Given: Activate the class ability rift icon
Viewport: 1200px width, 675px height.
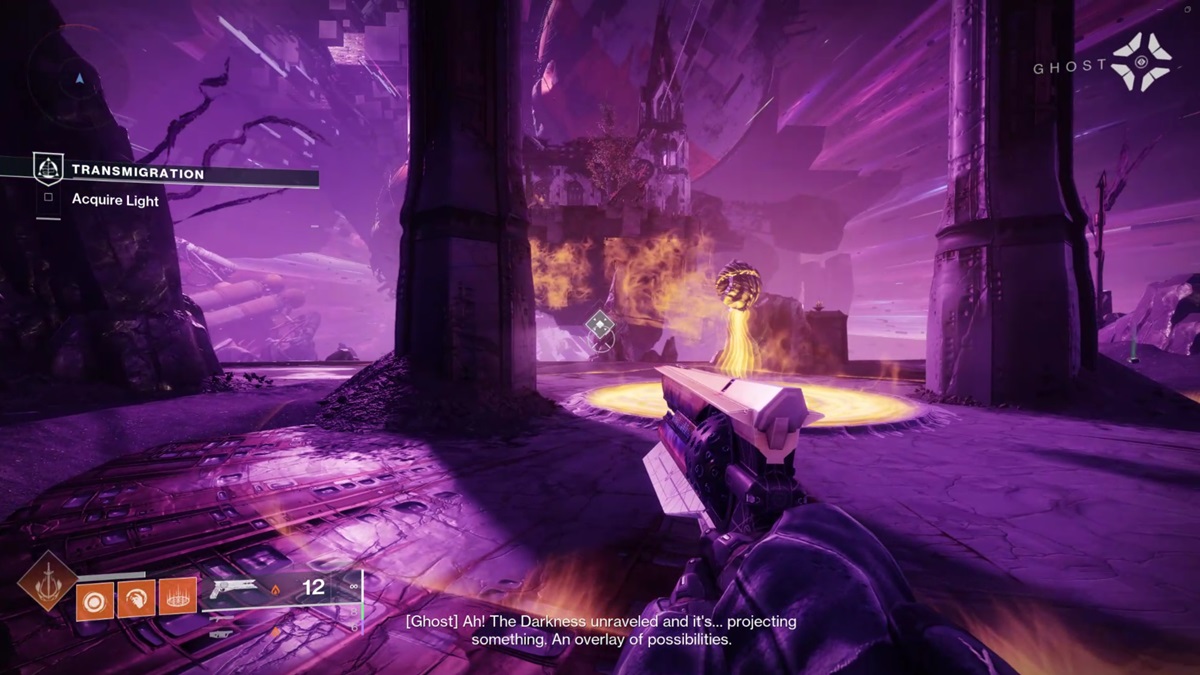Looking at the screenshot, I should click(x=177, y=597).
